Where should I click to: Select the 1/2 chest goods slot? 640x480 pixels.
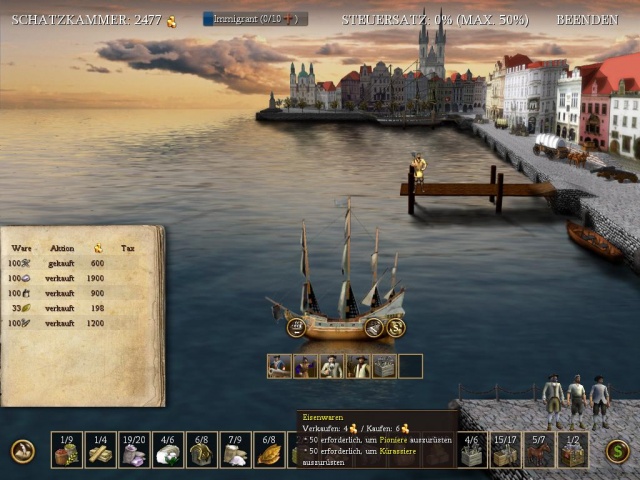(573, 450)
